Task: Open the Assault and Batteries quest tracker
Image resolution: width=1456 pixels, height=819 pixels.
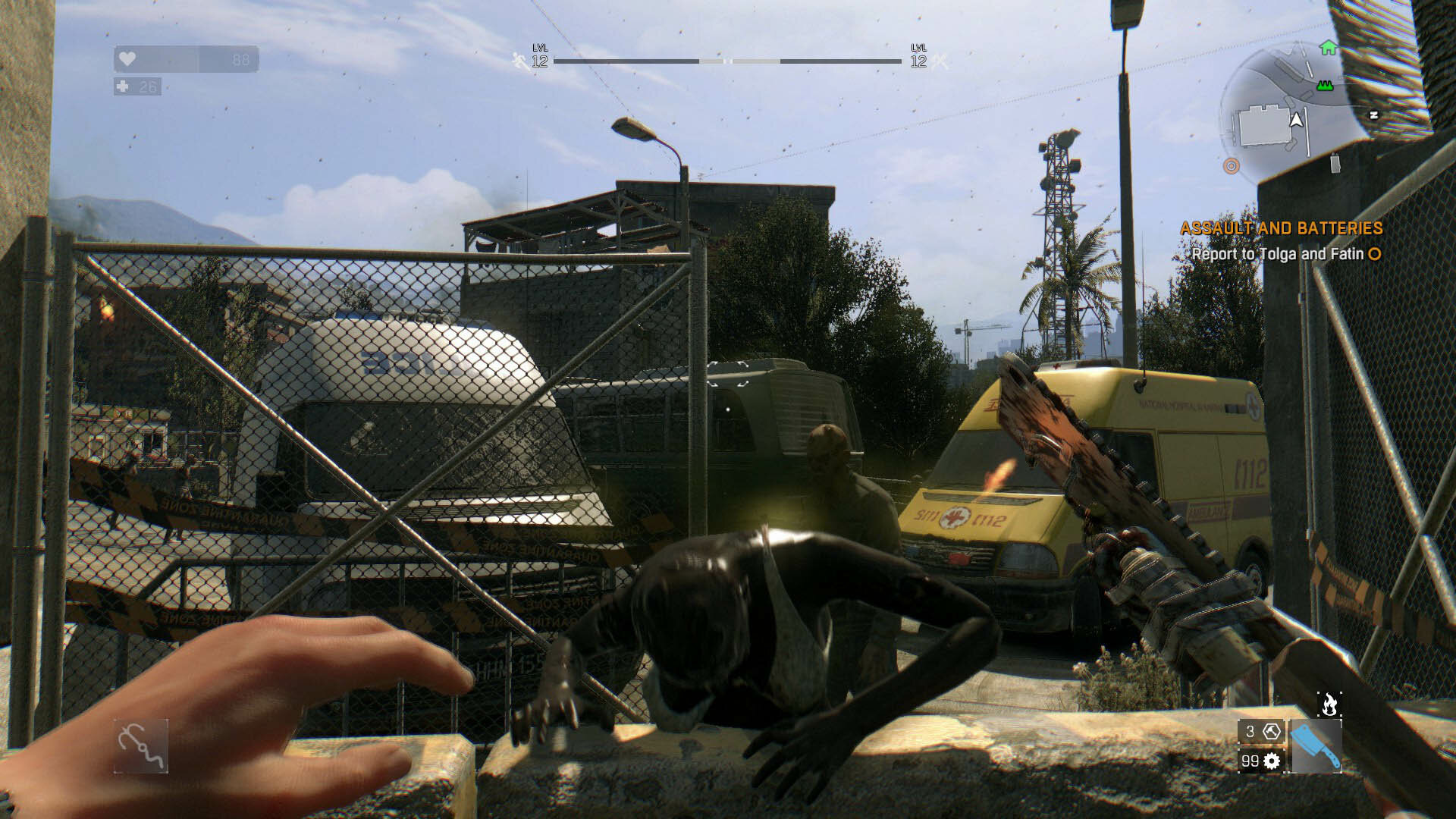Action: pos(1281,228)
